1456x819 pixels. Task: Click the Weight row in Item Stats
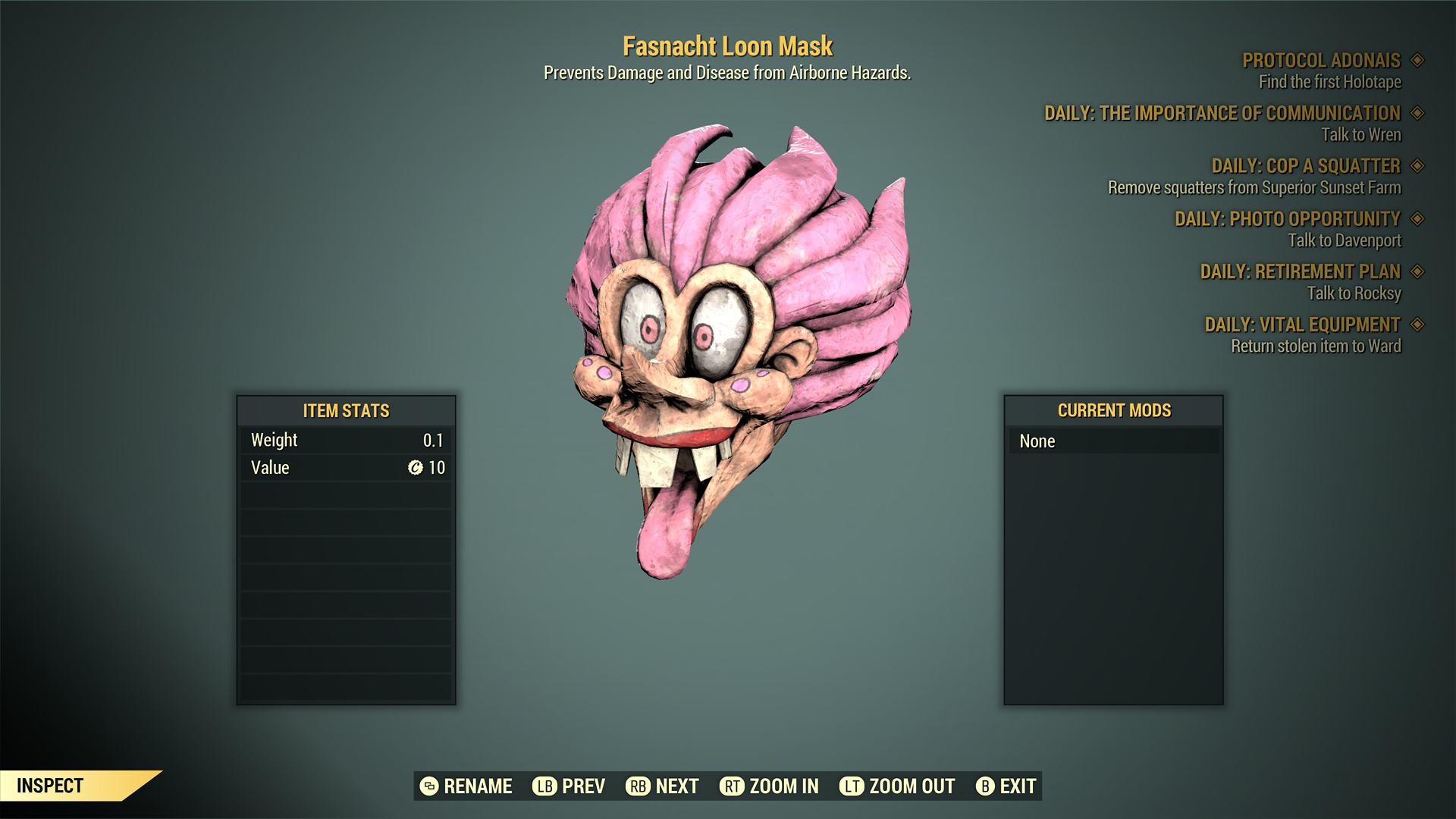pos(345,439)
